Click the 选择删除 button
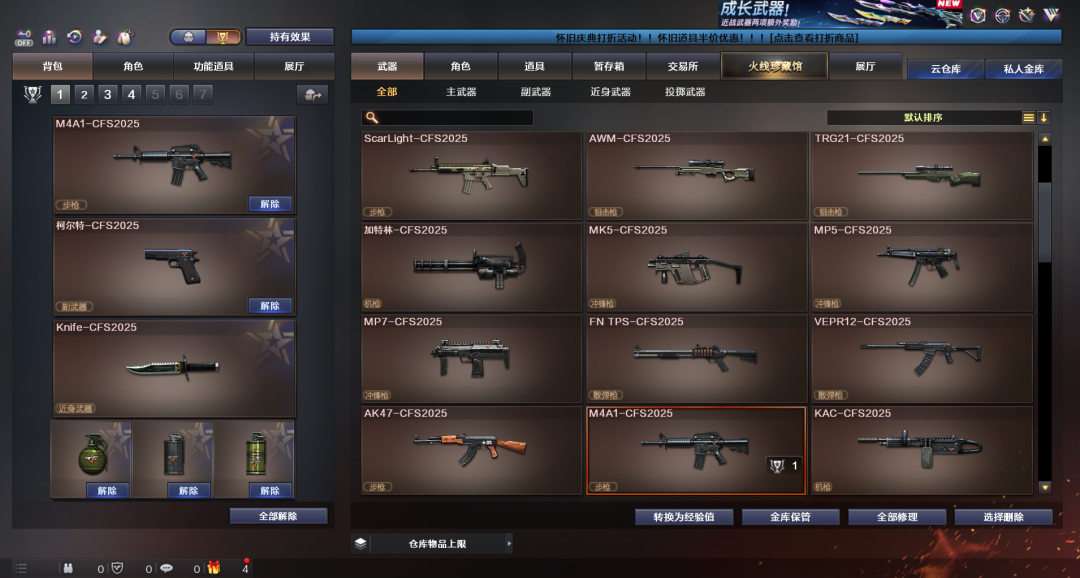1080x578 pixels. coord(1003,517)
